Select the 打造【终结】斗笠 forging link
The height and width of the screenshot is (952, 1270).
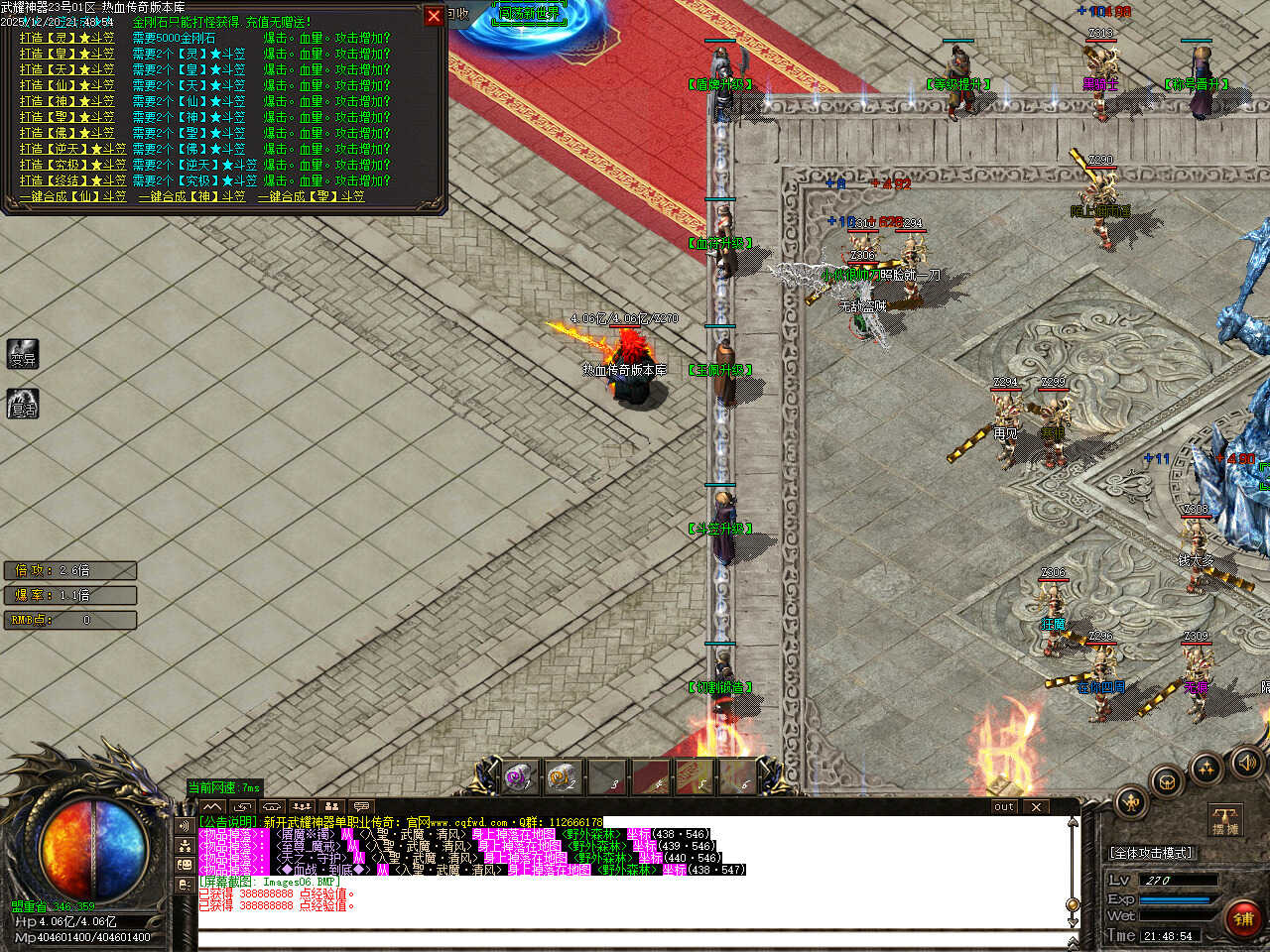pos(72,180)
